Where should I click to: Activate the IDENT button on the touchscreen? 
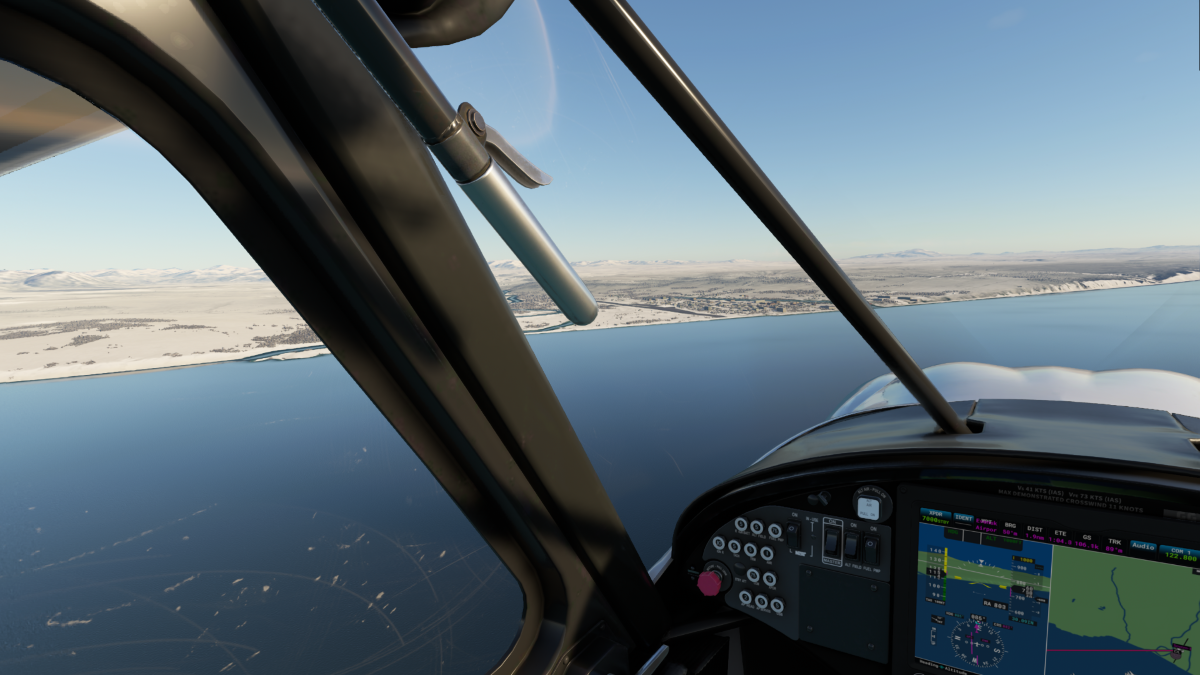click(964, 518)
